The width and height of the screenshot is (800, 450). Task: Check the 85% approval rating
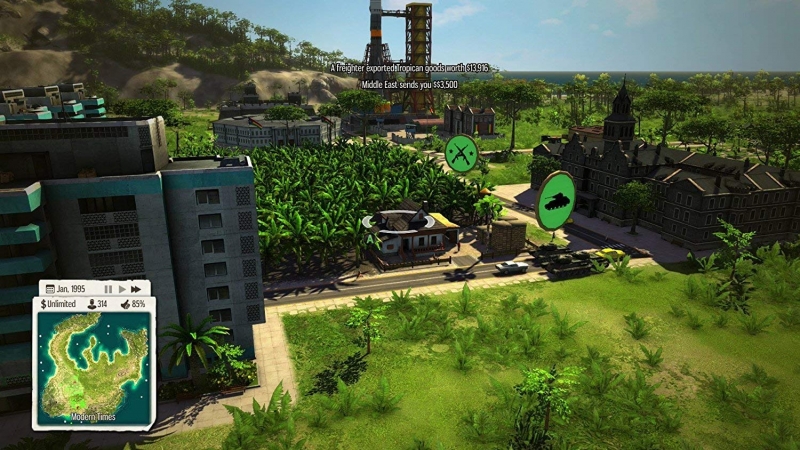[x=132, y=303]
